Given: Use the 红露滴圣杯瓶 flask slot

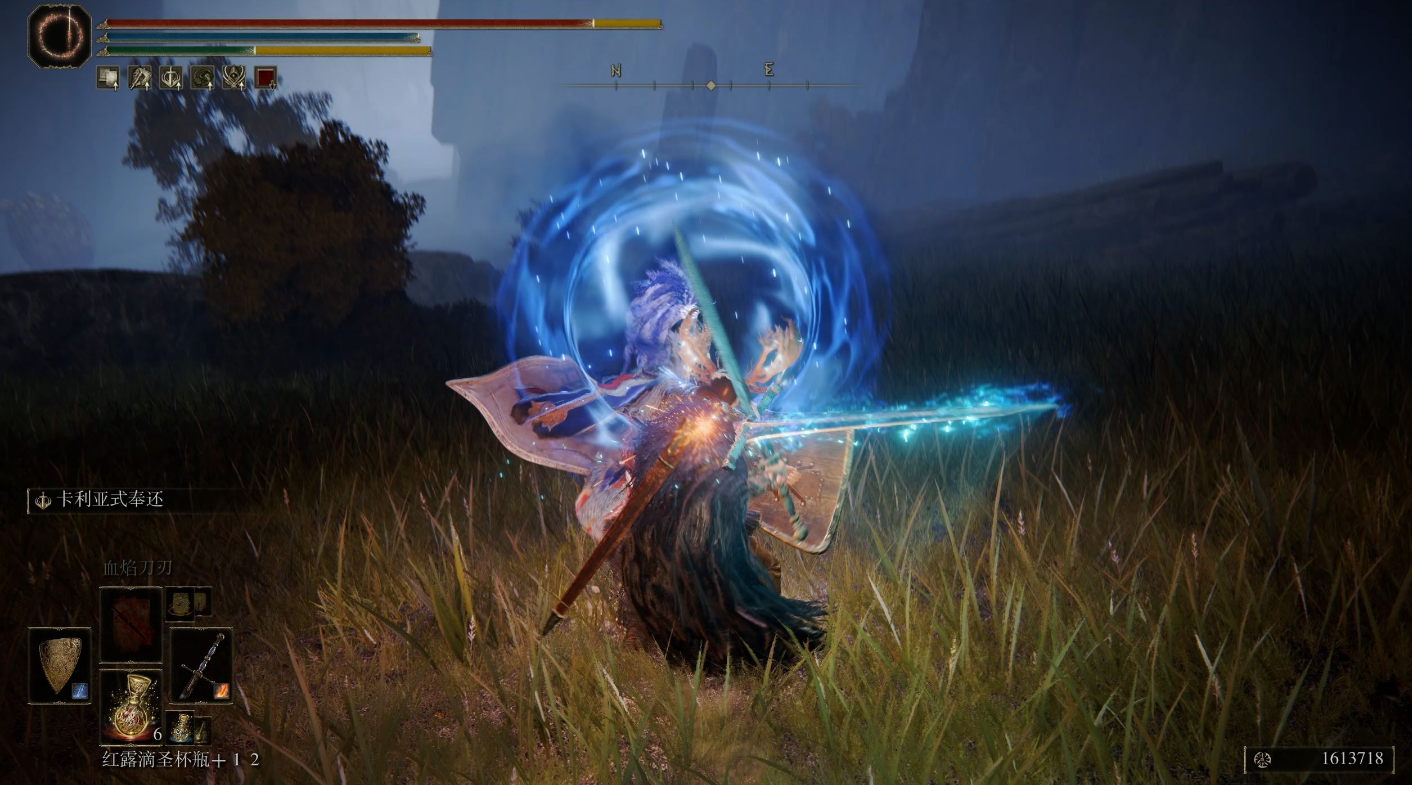Looking at the screenshot, I should click(x=130, y=706).
